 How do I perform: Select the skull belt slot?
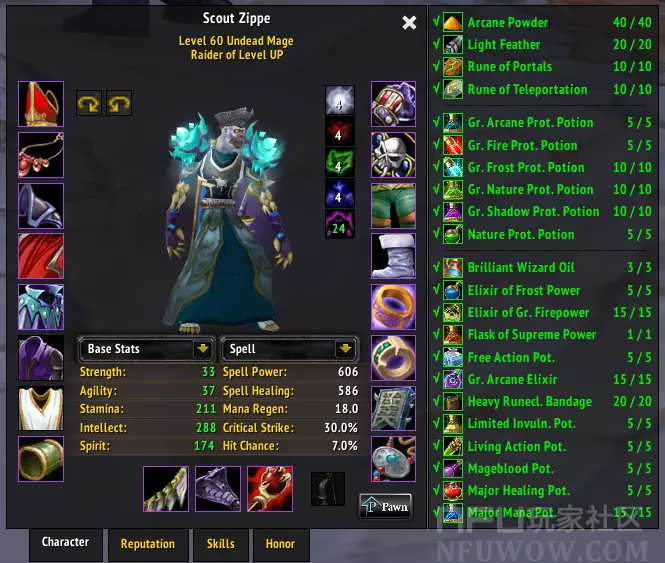tap(393, 155)
